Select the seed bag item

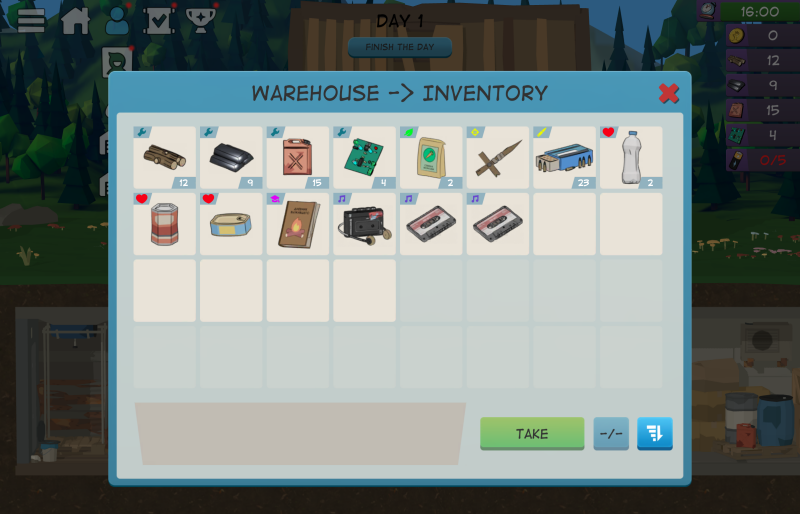[x=431, y=158]
